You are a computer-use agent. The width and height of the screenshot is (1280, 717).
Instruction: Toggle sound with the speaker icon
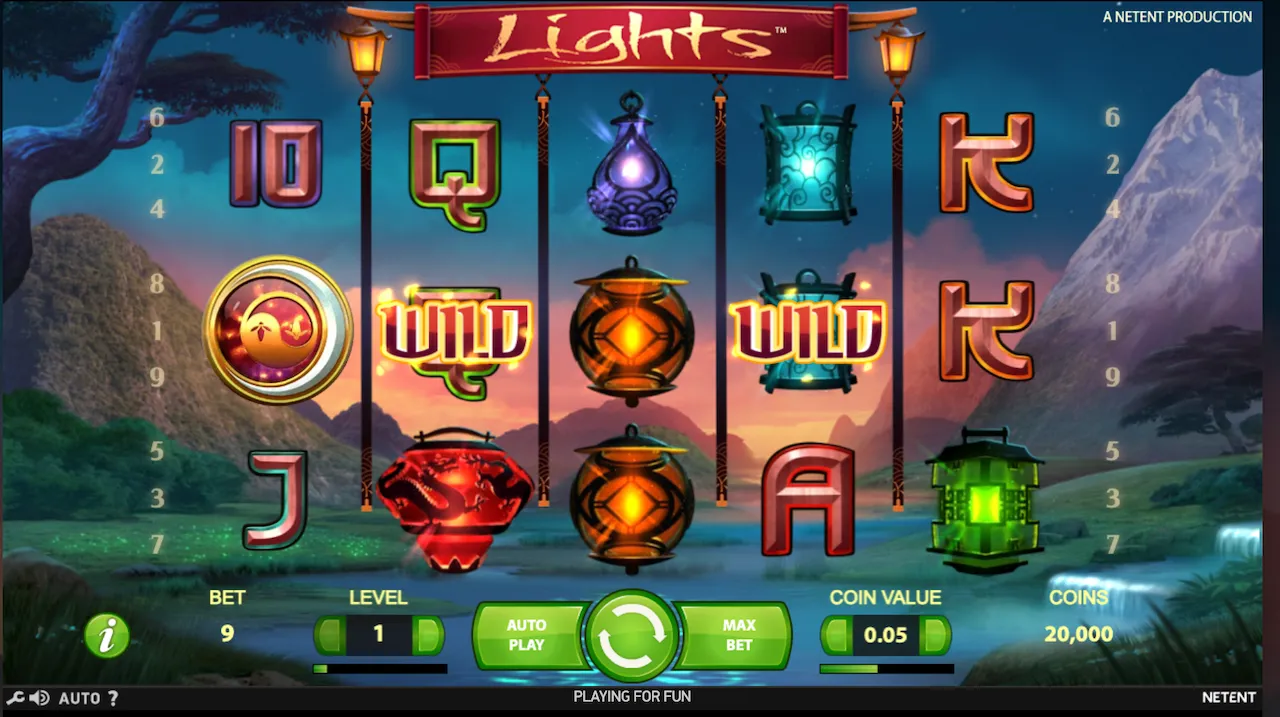pyautogui.click(x=39, y=698)
